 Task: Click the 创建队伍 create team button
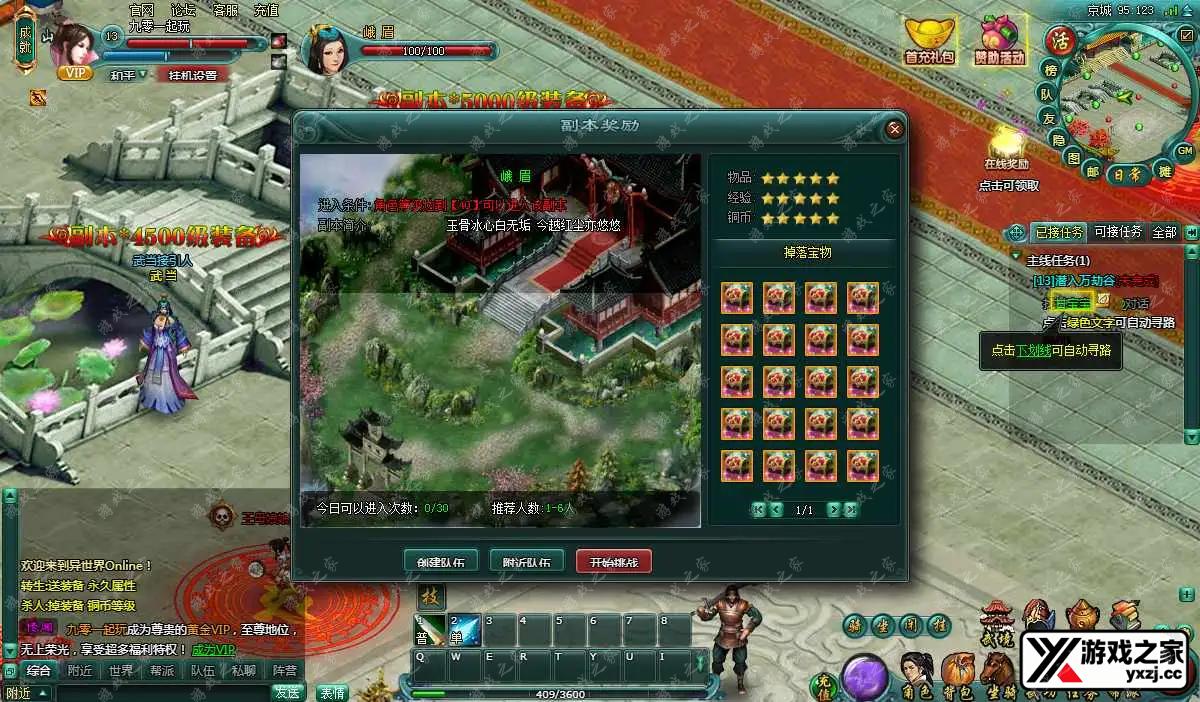[441, 561]
